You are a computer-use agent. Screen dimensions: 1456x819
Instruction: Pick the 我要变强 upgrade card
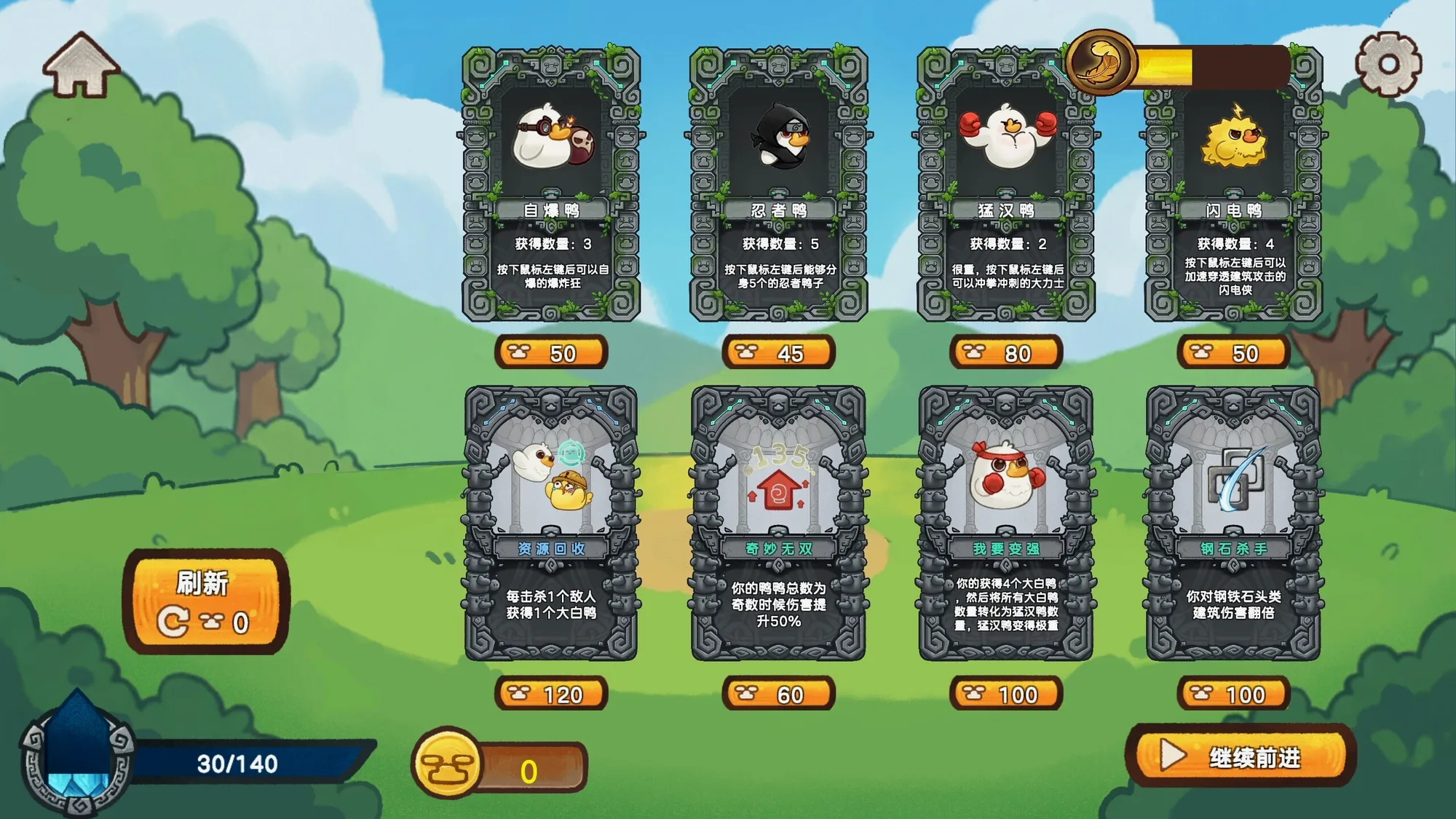click(1005, 523)
